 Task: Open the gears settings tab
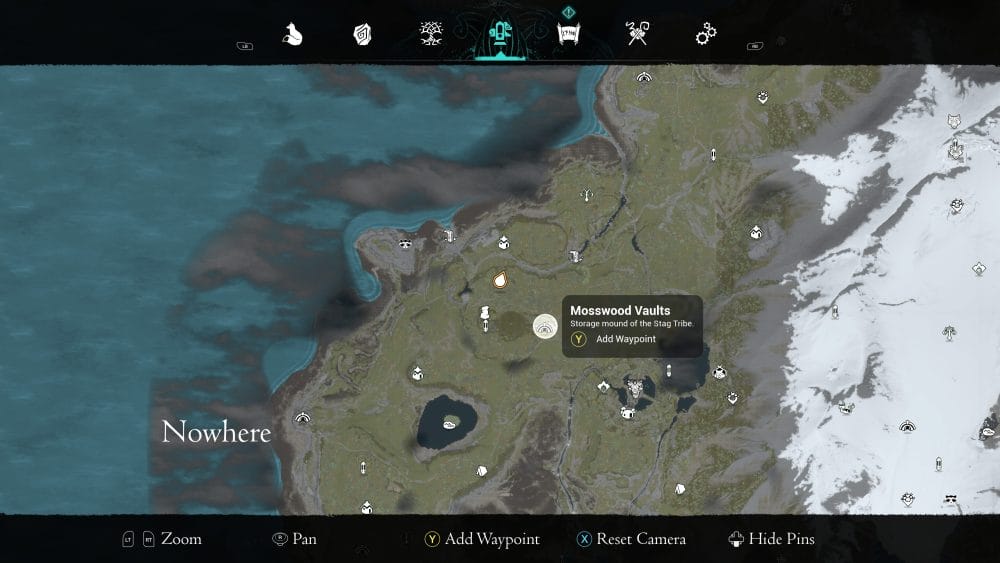(x=706, y=35)
